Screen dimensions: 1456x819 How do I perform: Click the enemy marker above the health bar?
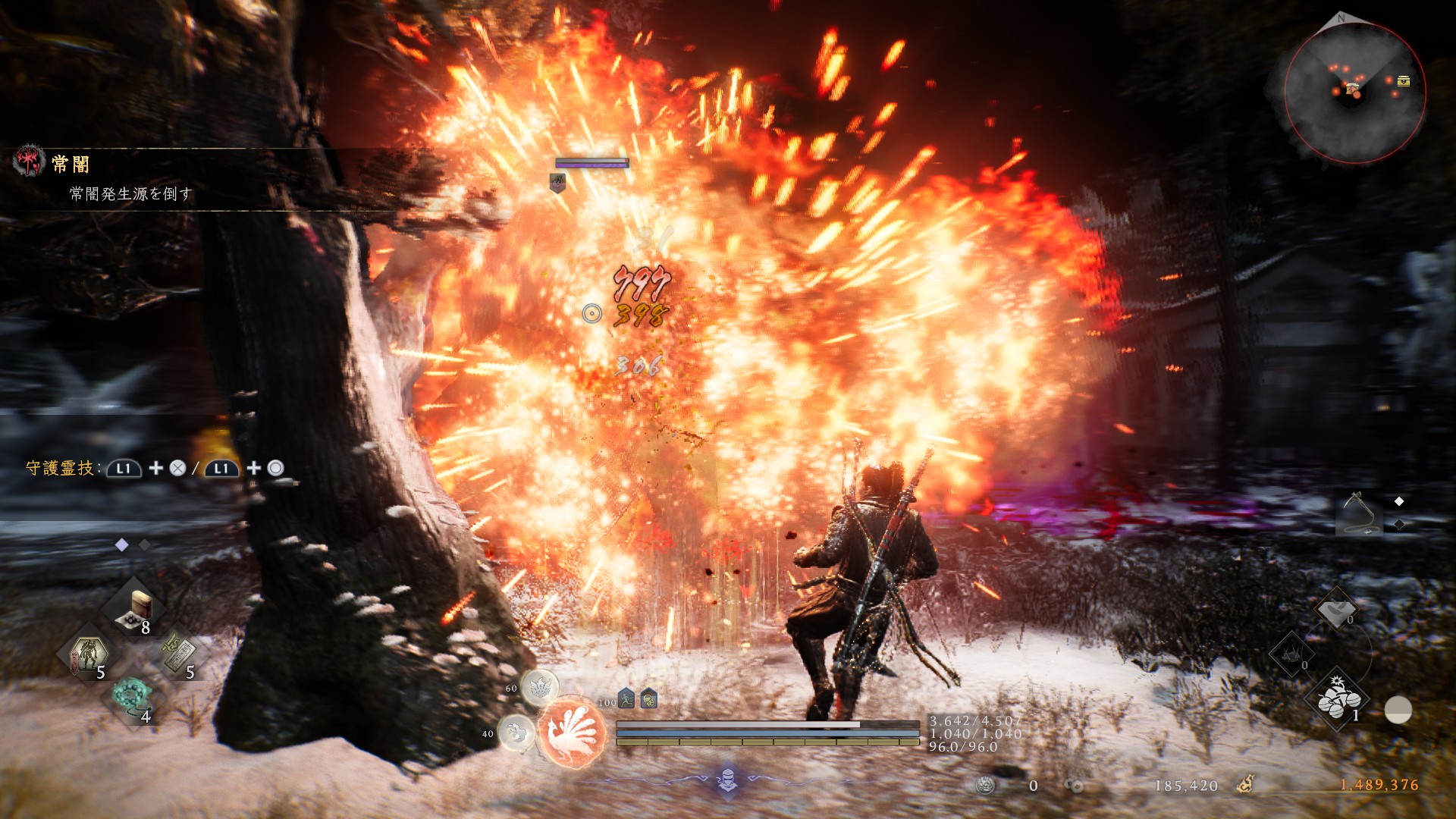coord(557,182)
